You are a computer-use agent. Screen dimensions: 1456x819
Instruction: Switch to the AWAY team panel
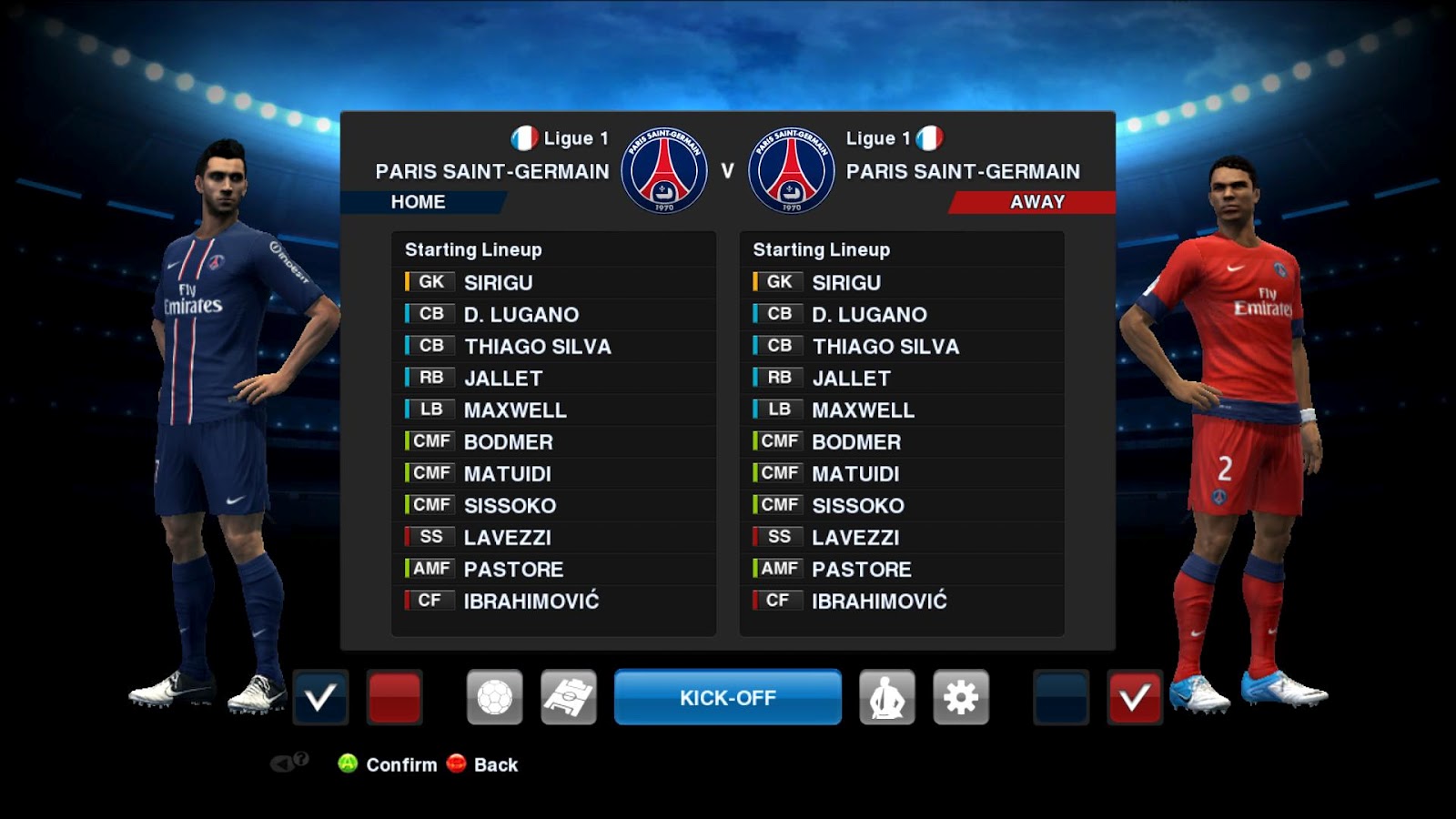pyautogui.click(x=1036, y=202)
